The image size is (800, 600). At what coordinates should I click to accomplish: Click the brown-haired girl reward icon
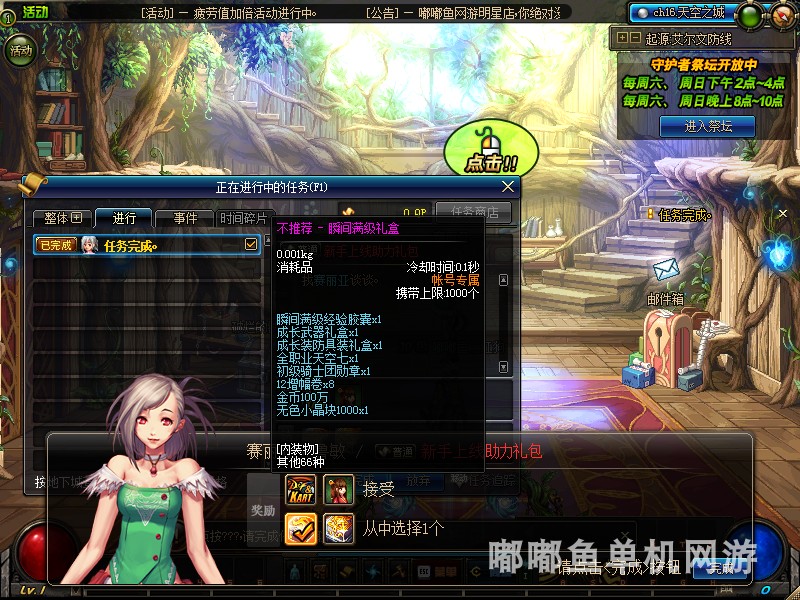tap(338, 489)
